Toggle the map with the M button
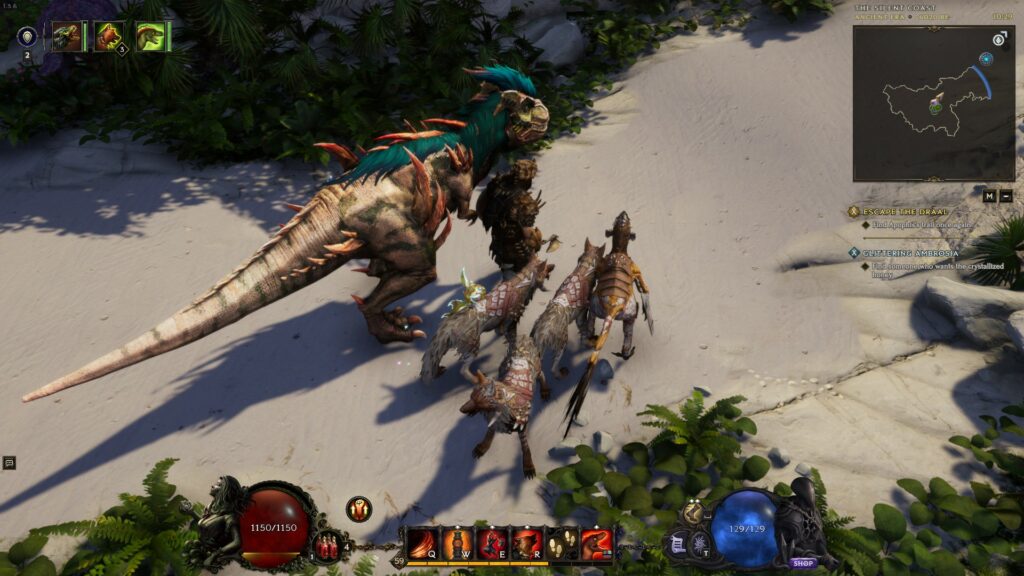1024x576 pixels. pos(989,196)
